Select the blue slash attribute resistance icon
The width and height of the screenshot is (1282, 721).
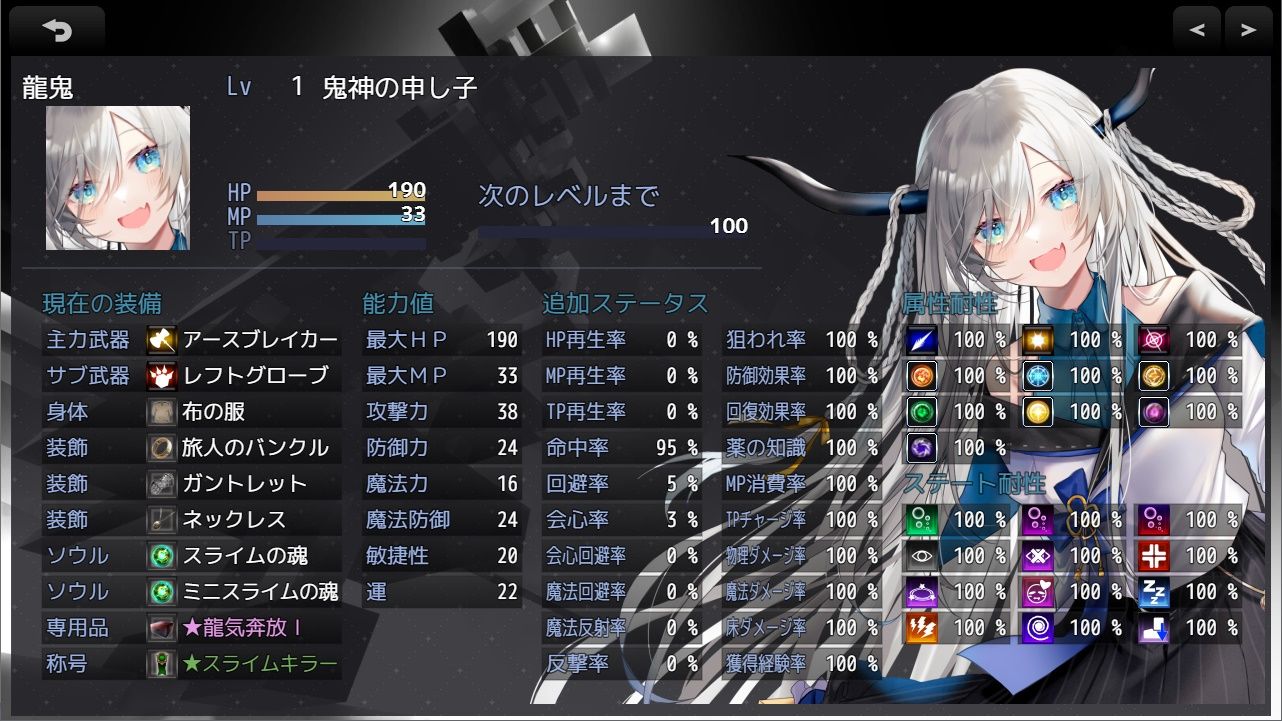point(923,340)
